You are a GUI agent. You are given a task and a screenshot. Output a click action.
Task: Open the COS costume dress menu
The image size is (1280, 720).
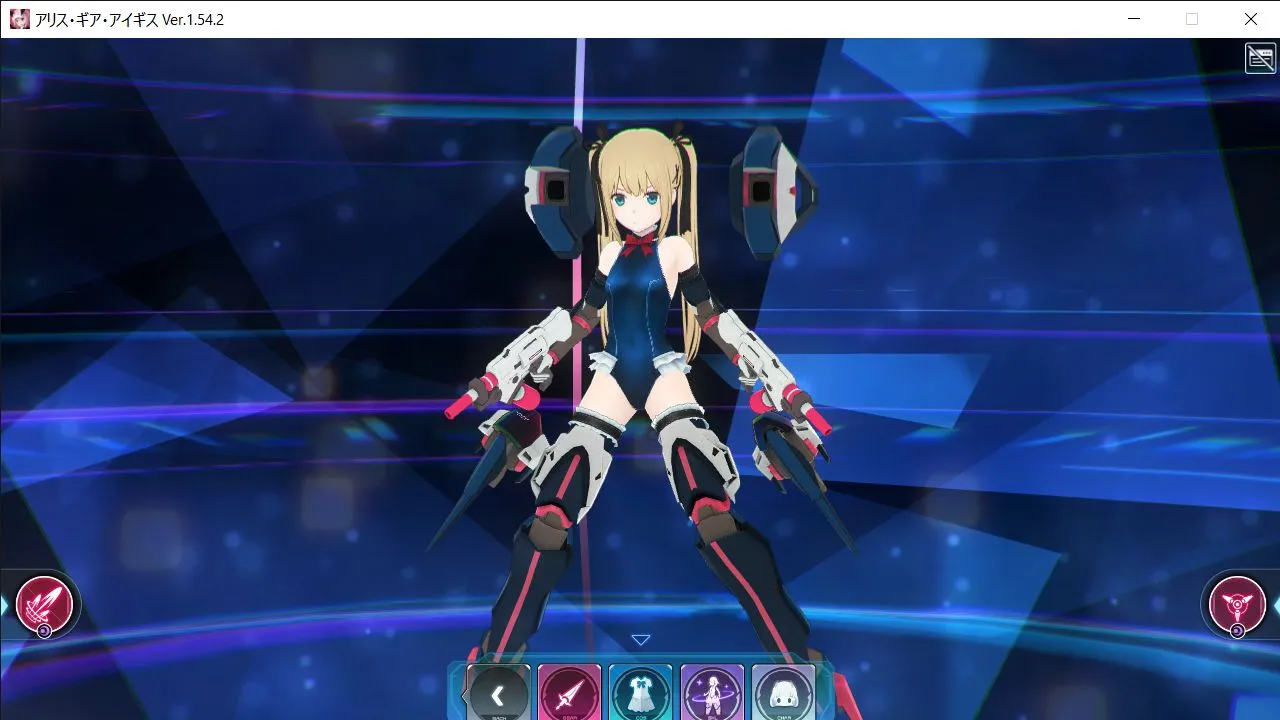[x=641, y=693]
